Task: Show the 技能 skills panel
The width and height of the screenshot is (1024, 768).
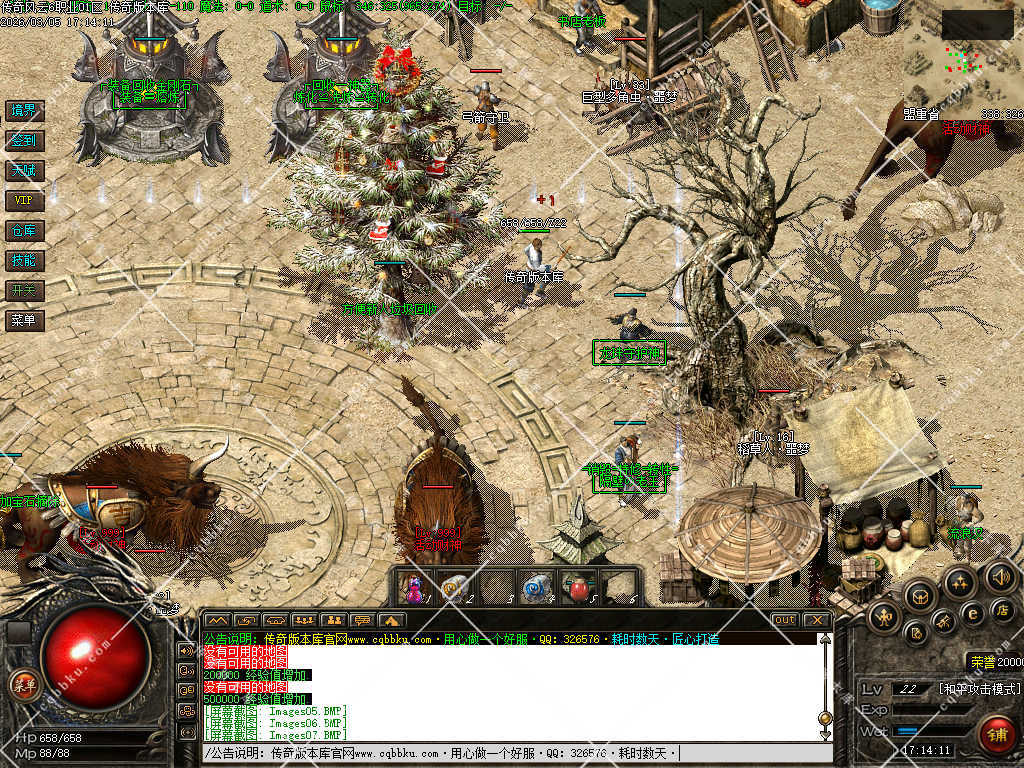Action: [x=23, y=260]
